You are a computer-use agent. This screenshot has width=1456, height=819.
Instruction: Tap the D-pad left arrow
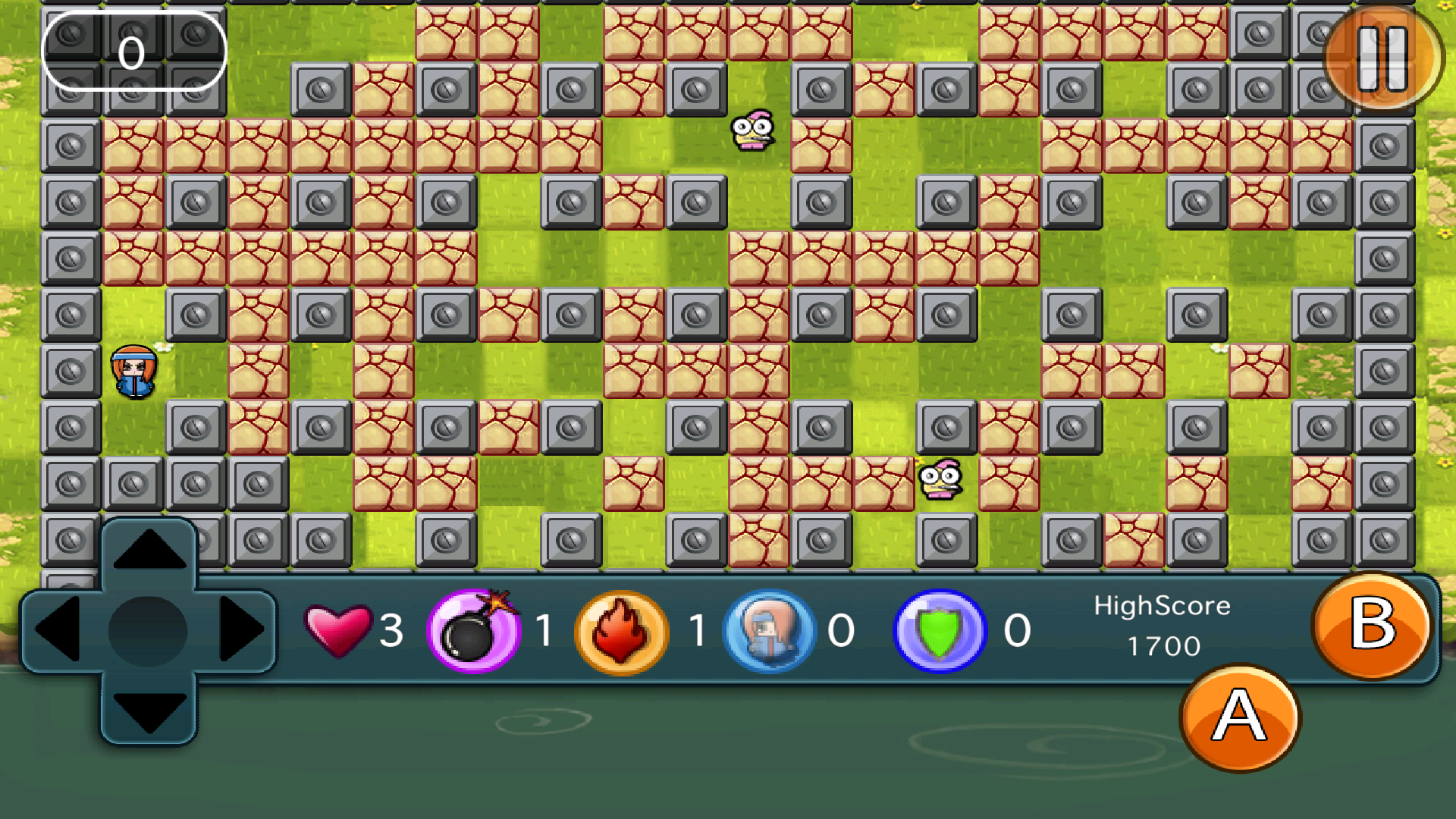[x=58, y=629]
